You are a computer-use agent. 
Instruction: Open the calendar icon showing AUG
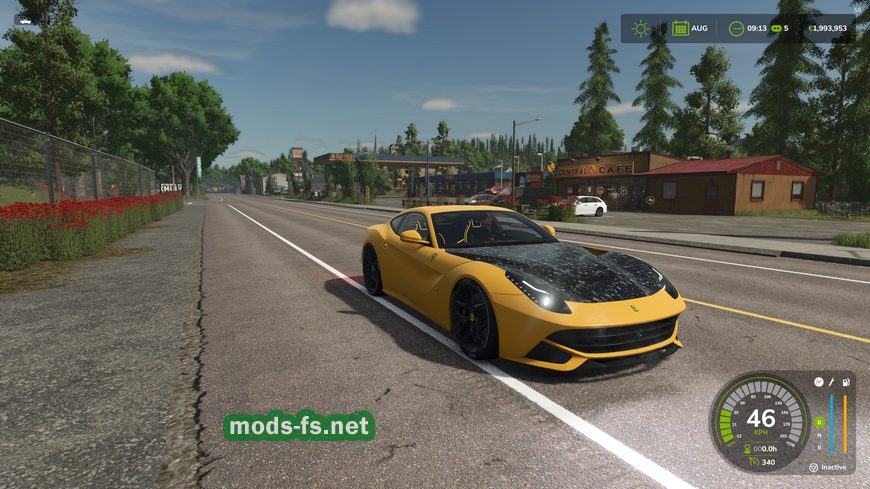click(x=680, y=28)
